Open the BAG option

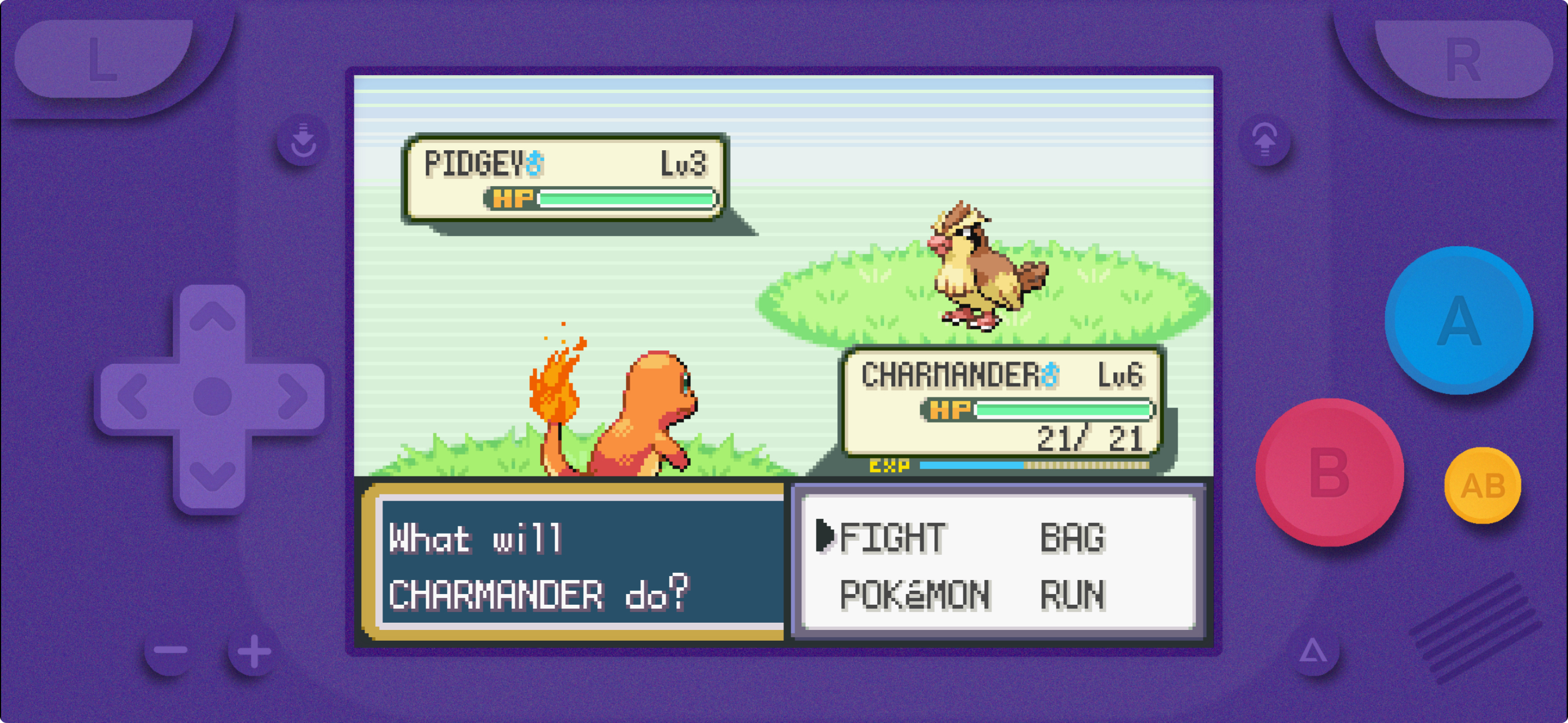(x=1072, y=538)
